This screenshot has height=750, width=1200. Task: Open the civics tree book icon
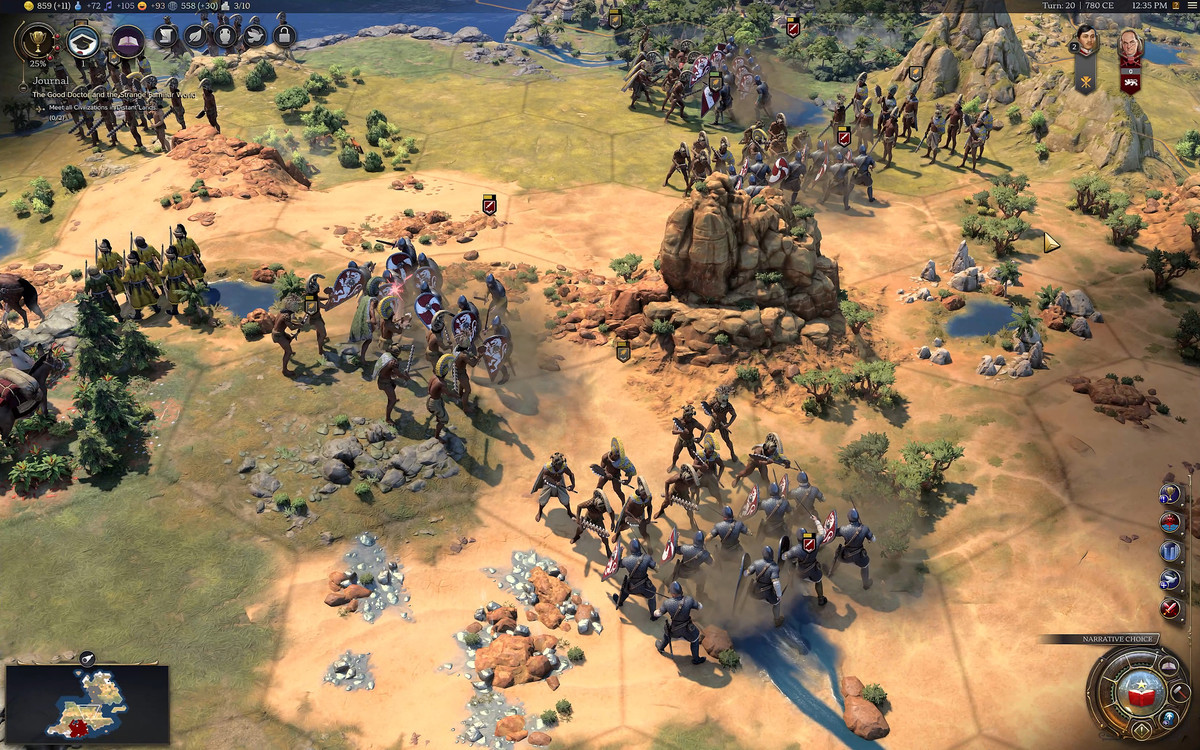[127, 41]
